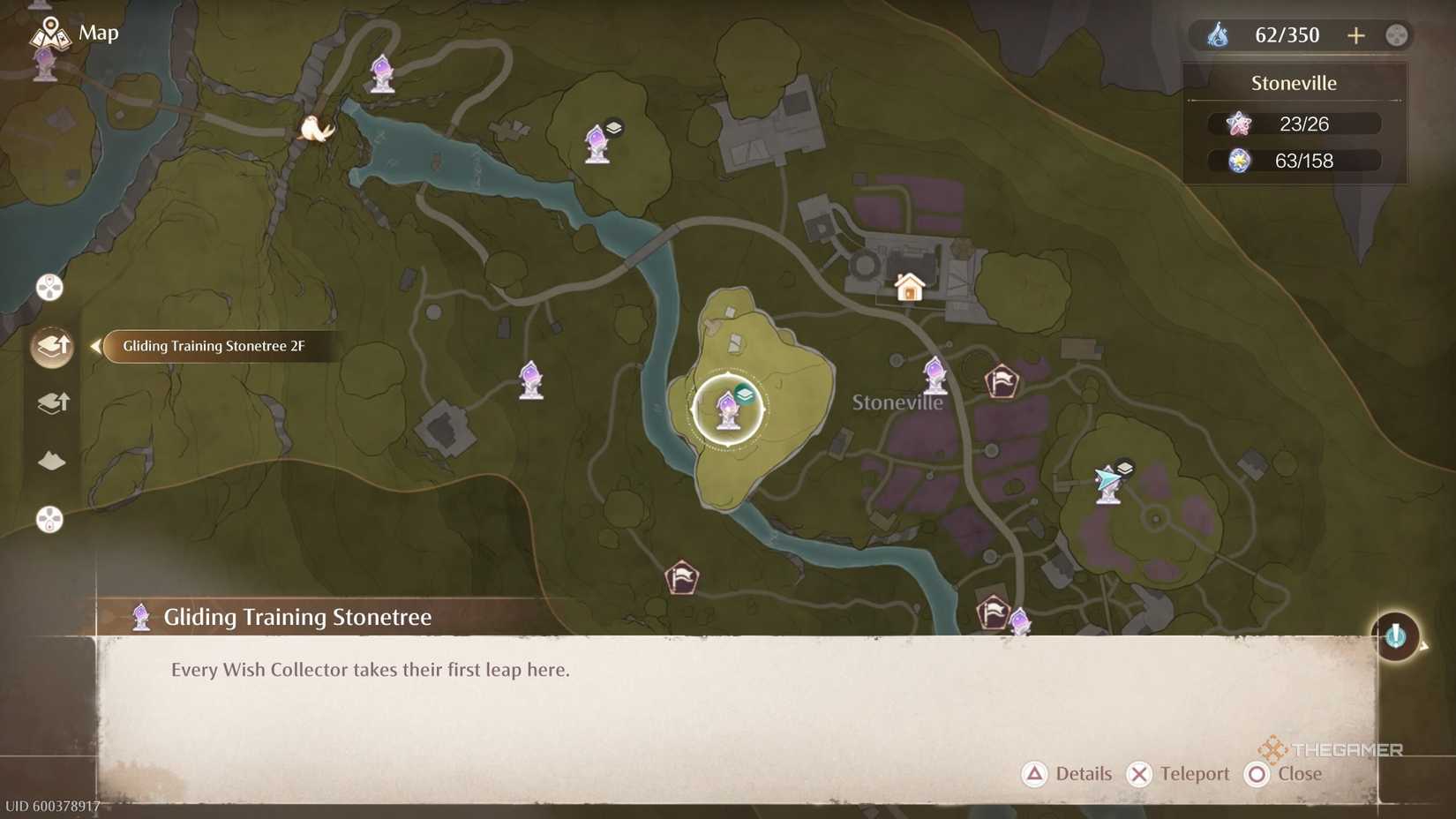Select the Stoneville region header panel
Viewport: 1456px width, 819px height.
1294,82
